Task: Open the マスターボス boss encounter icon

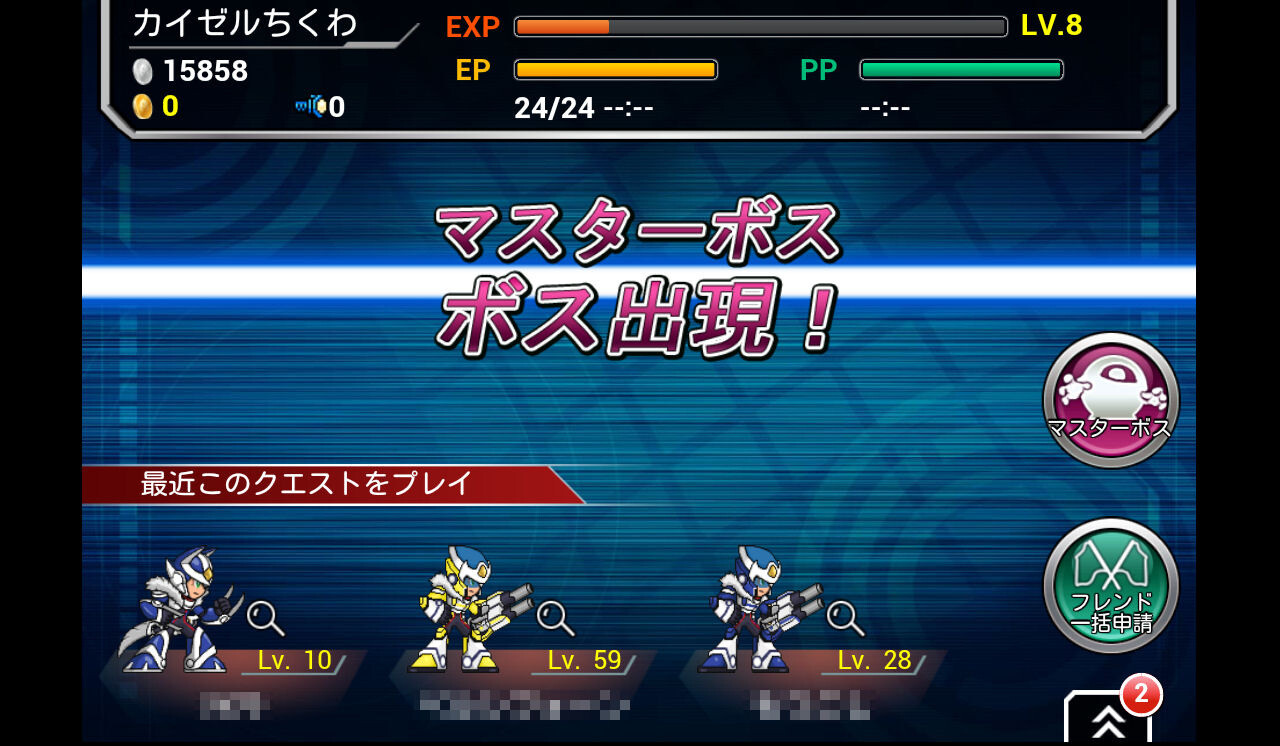Action: tap(1110, 398)
